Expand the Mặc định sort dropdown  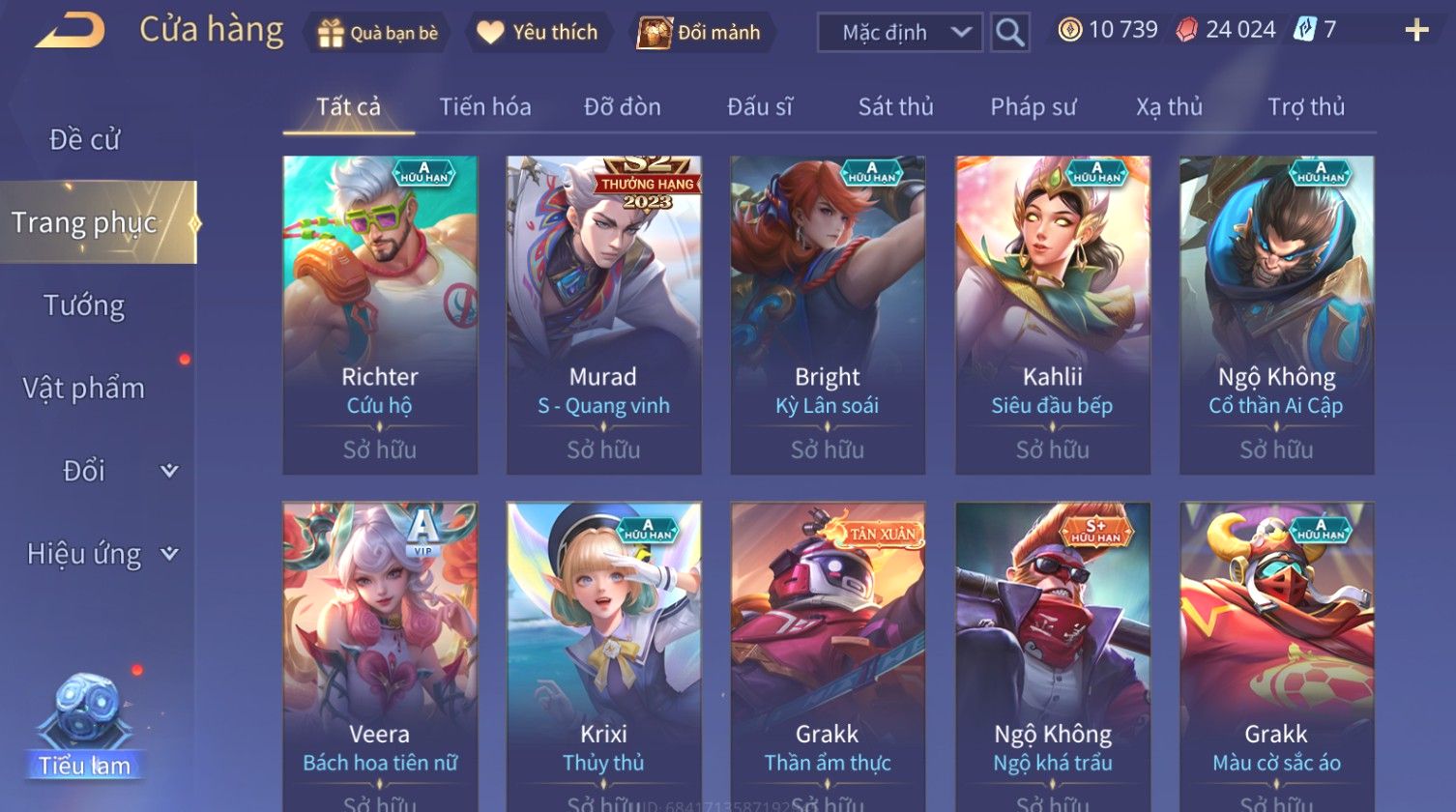click(900, 33)
